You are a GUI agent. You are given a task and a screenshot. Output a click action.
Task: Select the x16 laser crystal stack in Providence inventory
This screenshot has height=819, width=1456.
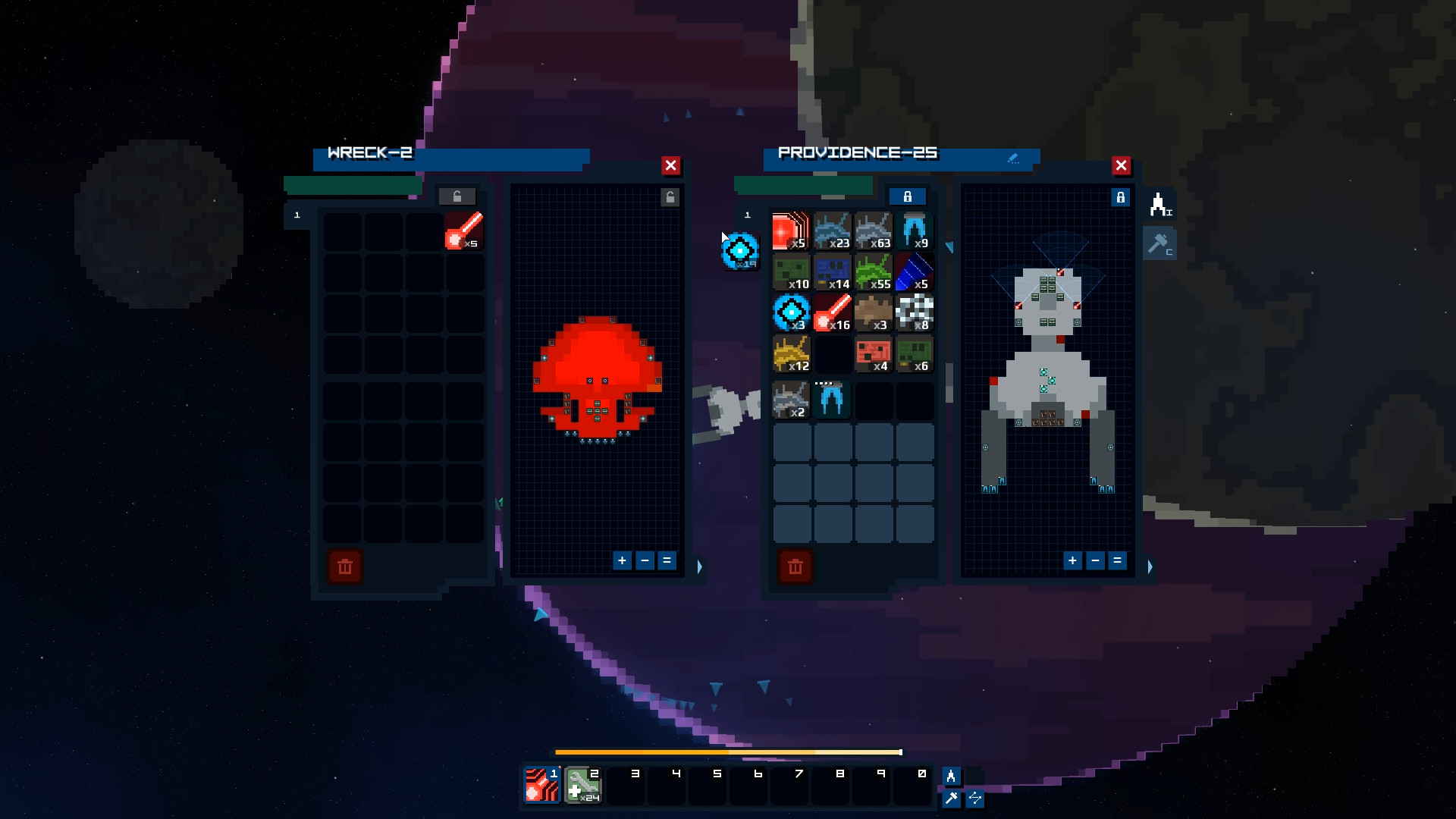832,313
